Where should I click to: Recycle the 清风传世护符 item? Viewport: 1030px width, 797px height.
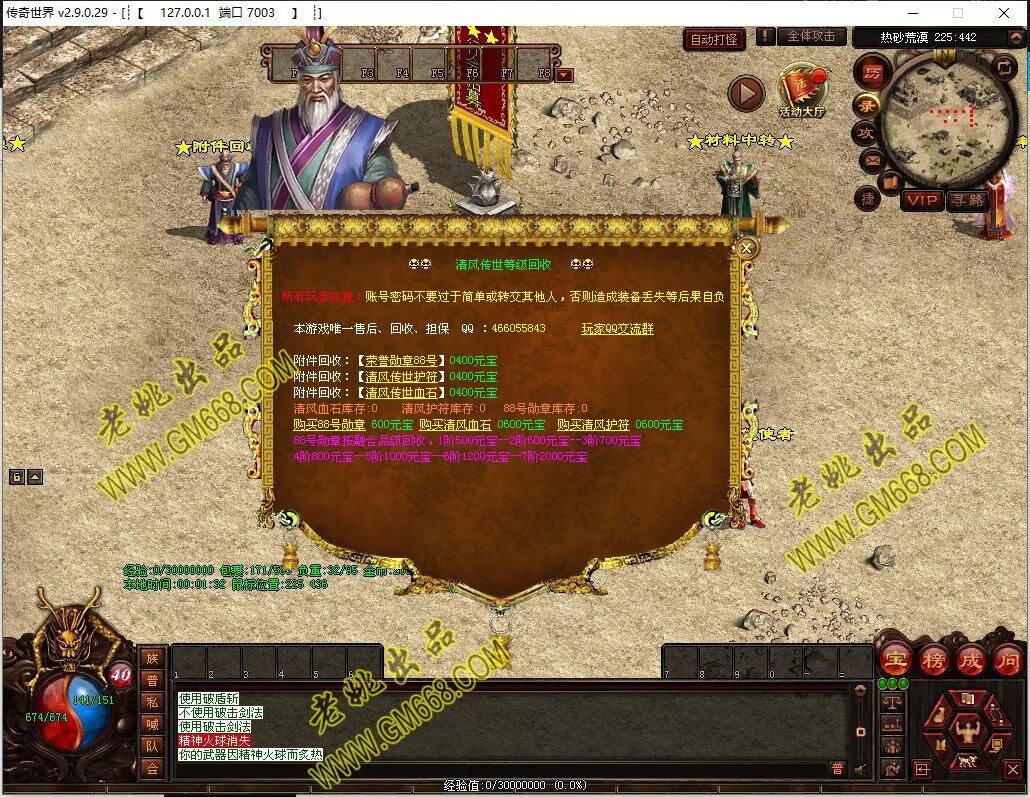pyautogui.click(x=400, y=377)
